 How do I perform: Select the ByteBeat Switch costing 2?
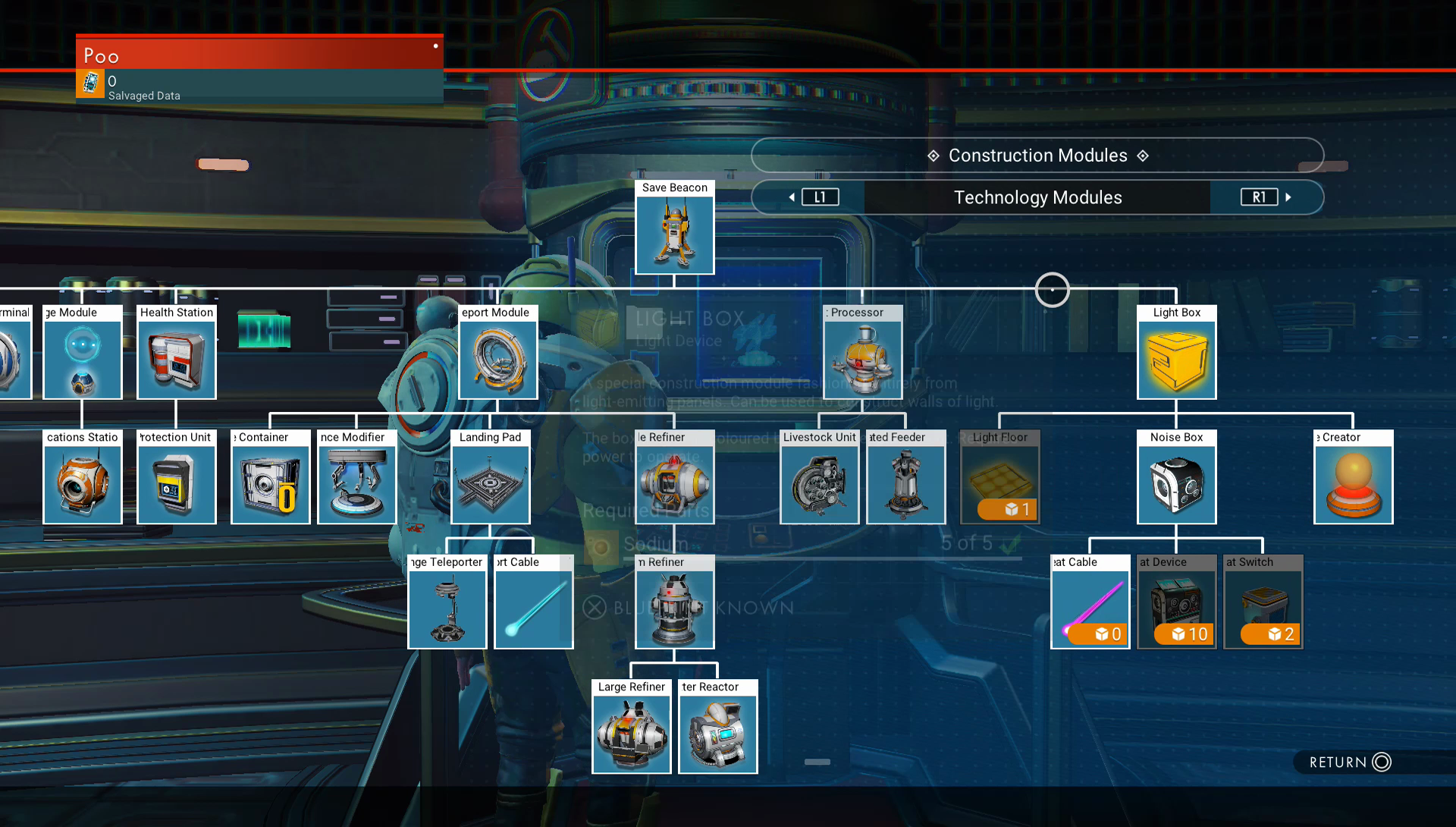point(1262,602)
